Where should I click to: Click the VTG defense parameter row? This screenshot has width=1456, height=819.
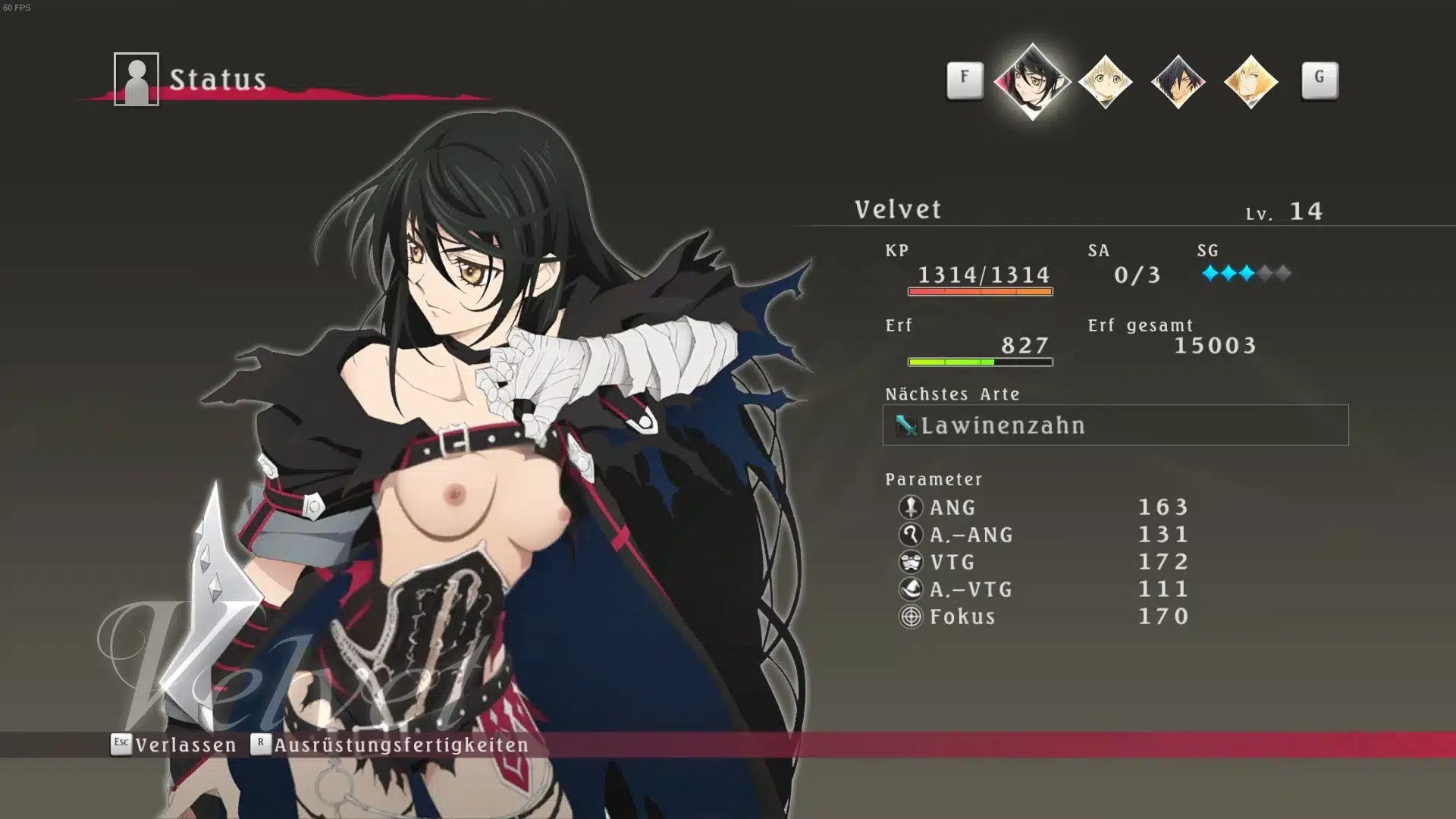point(1043,561)
